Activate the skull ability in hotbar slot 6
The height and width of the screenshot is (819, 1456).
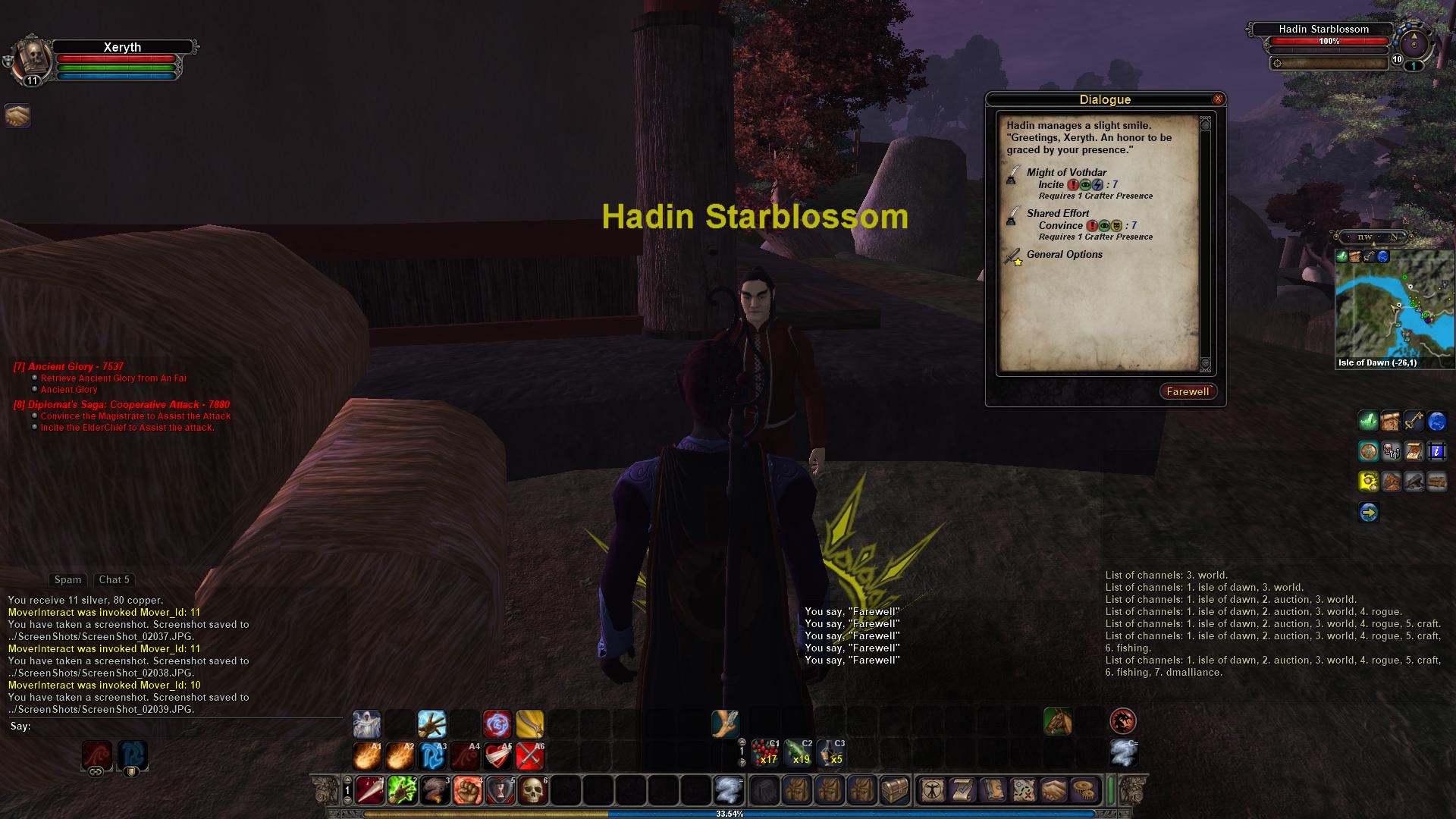click(x=532, y=791)
